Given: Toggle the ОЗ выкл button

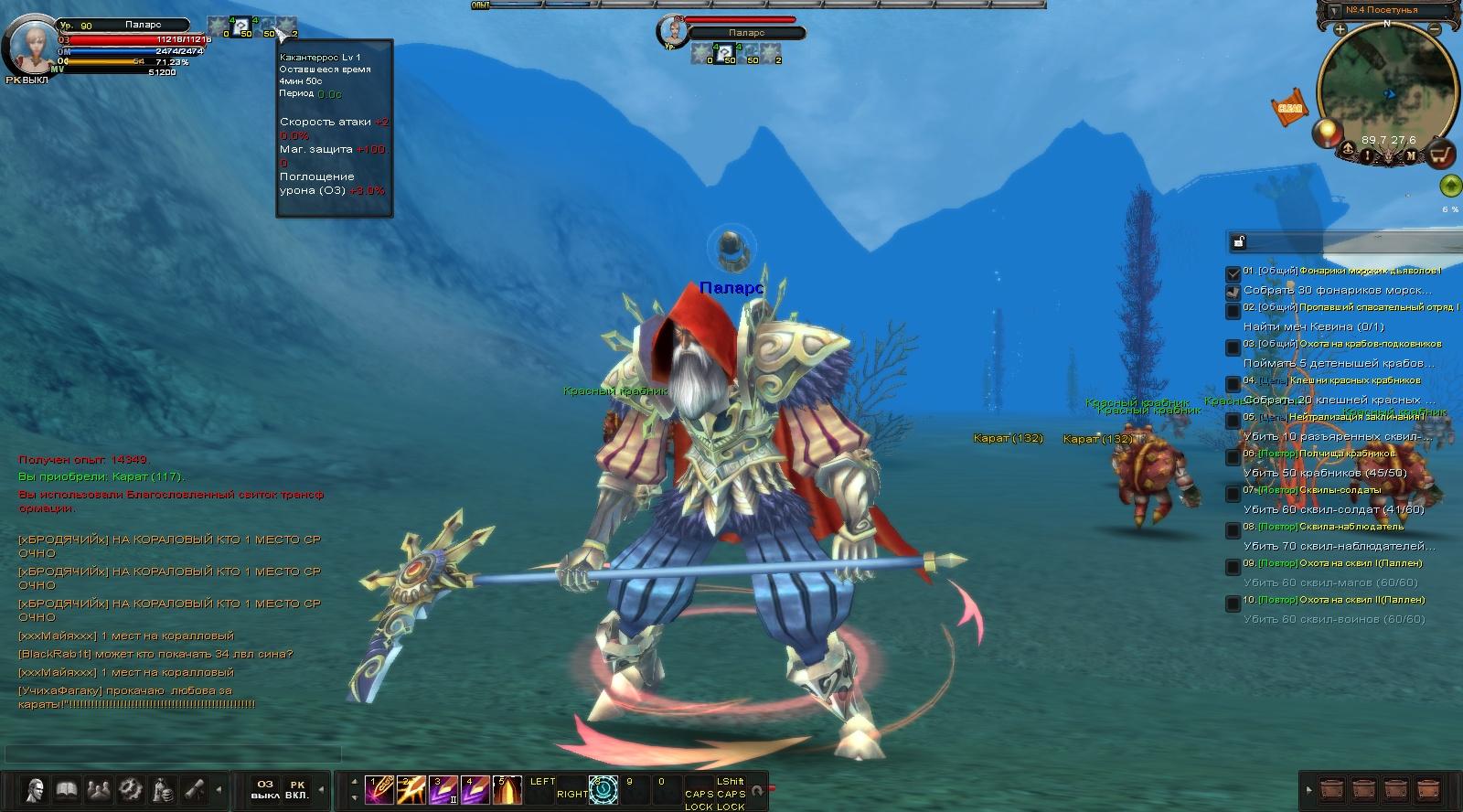Looking at the screenshot, I should pyautogui.click(x=265, y=789).
